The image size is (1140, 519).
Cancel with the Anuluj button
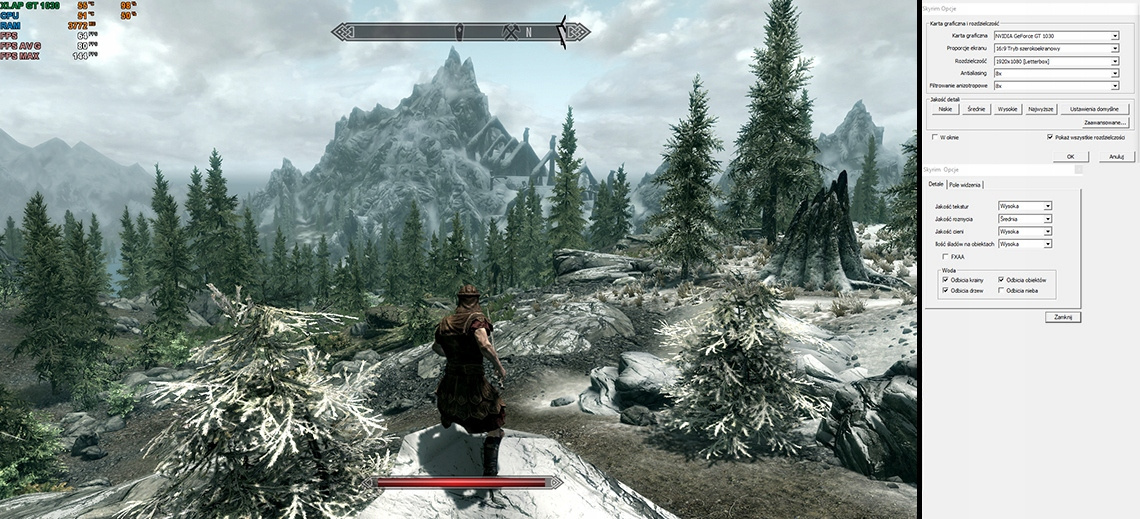click(x=1117, y=156)
